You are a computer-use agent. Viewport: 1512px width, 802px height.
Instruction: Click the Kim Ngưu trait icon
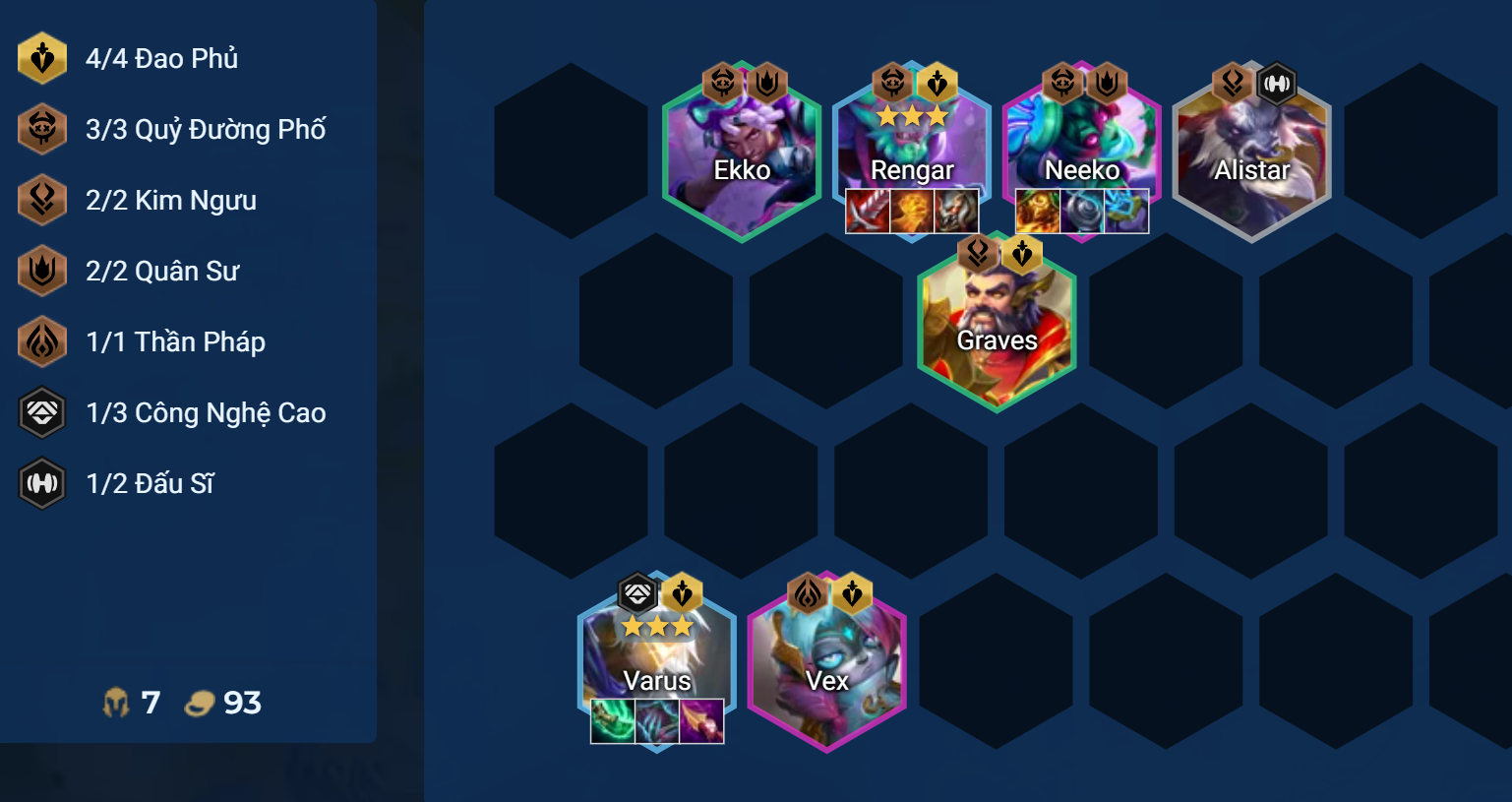coord(41,200)
